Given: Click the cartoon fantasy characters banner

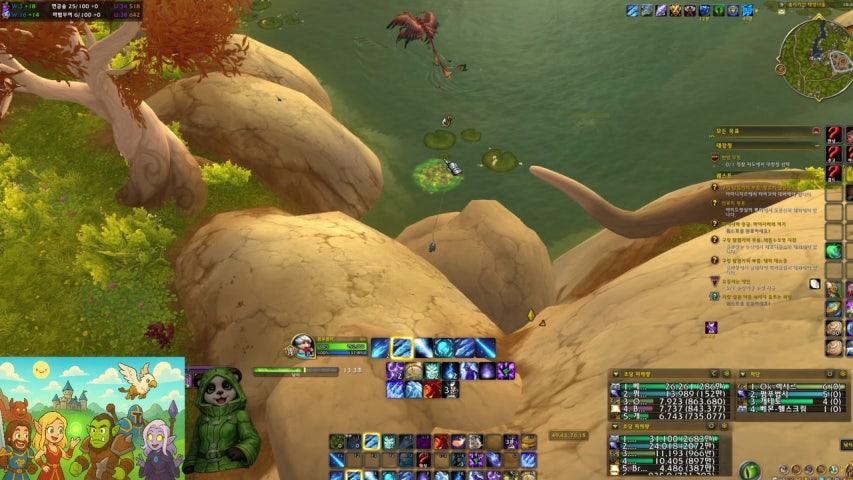Looking at the screenshot, I should (x=92, y=418).
